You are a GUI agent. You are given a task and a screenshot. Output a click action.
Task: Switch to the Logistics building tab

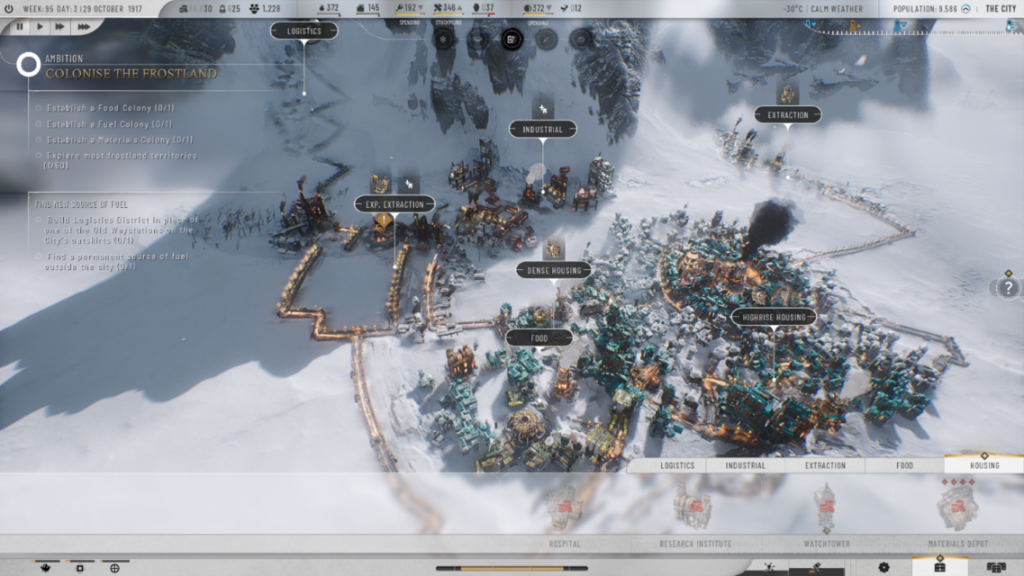[677, 465]
